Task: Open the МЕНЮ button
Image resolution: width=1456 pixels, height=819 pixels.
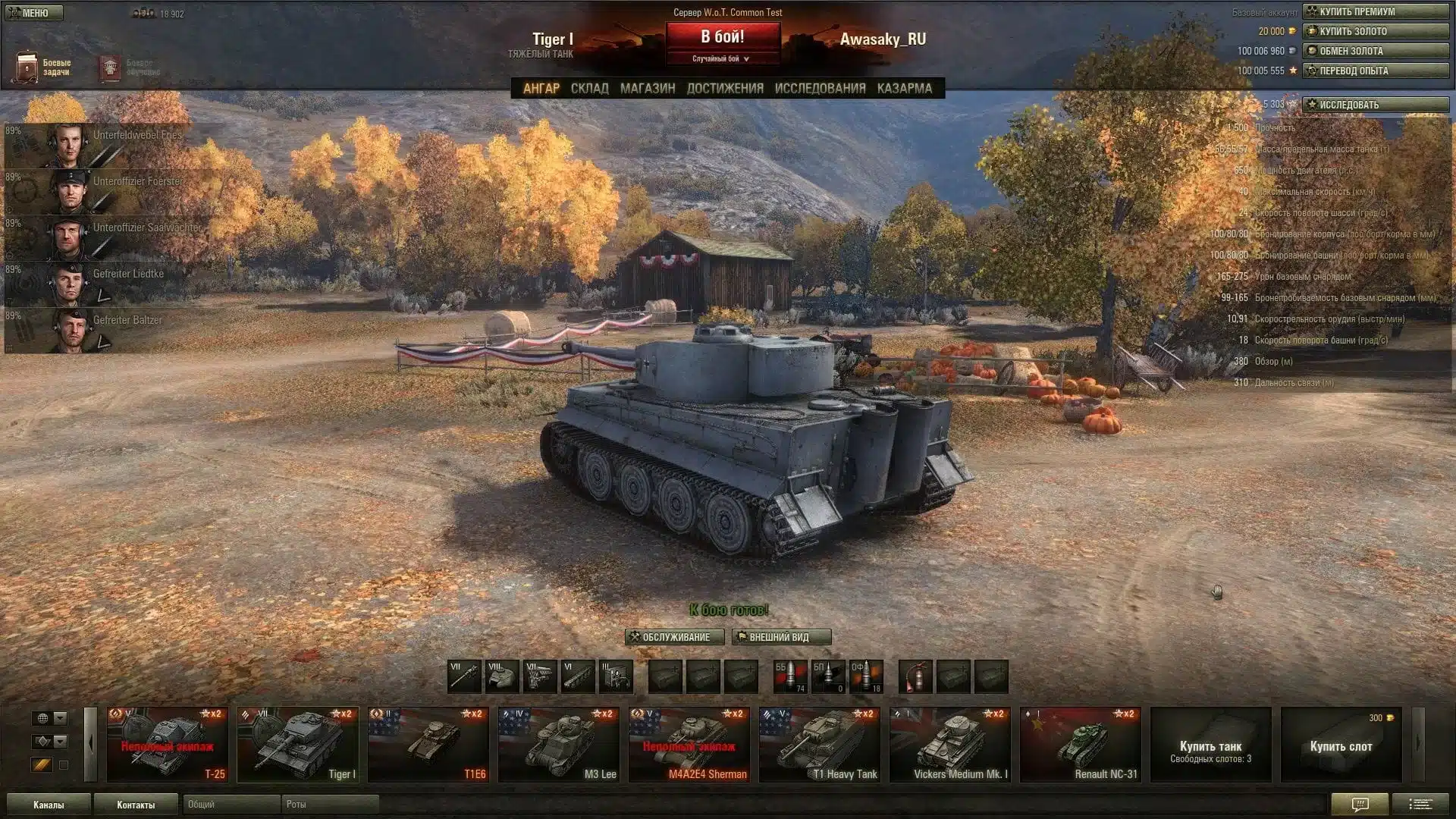Action: point(34,13)
